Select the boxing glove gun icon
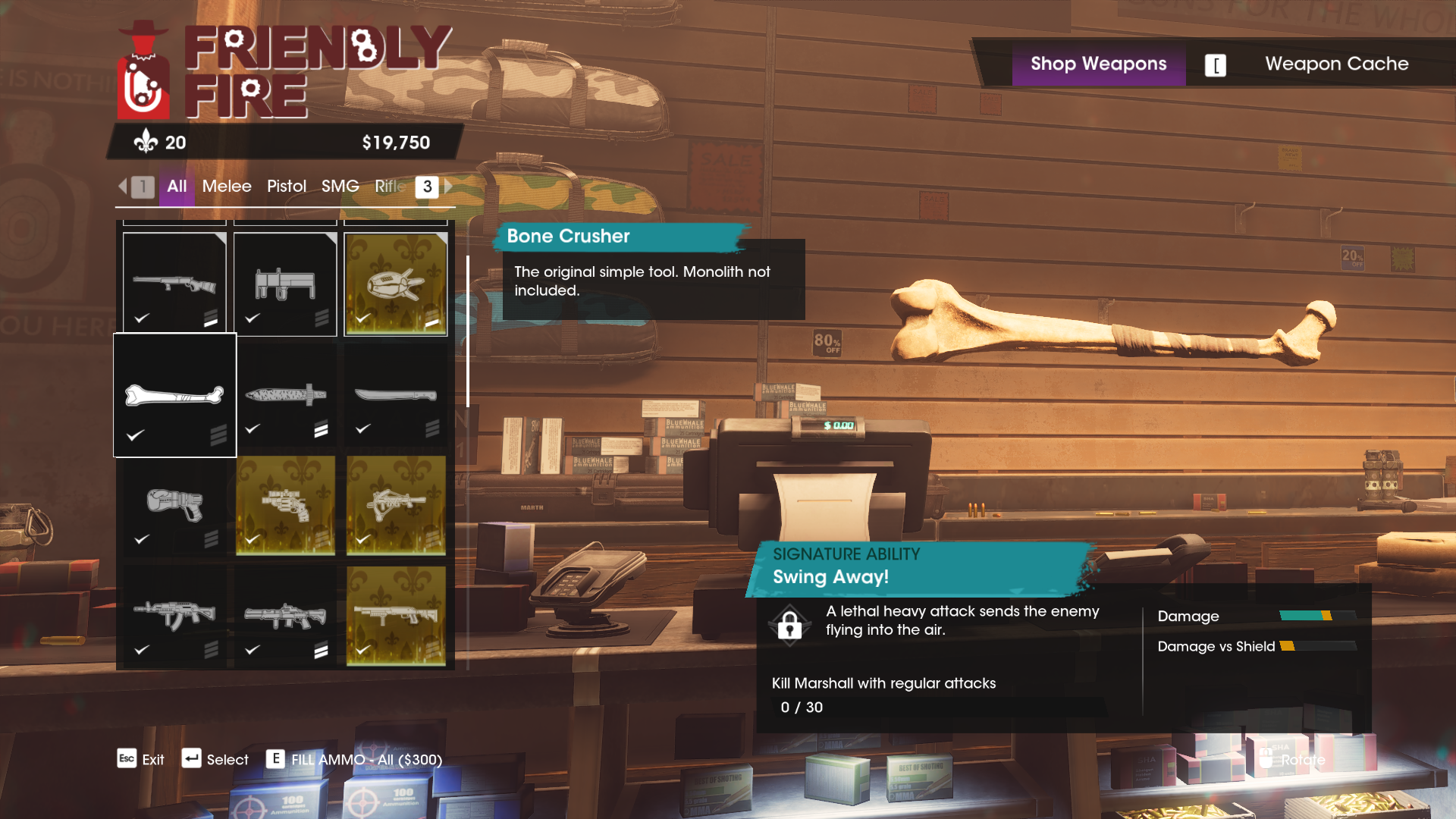 click(174, 507)
